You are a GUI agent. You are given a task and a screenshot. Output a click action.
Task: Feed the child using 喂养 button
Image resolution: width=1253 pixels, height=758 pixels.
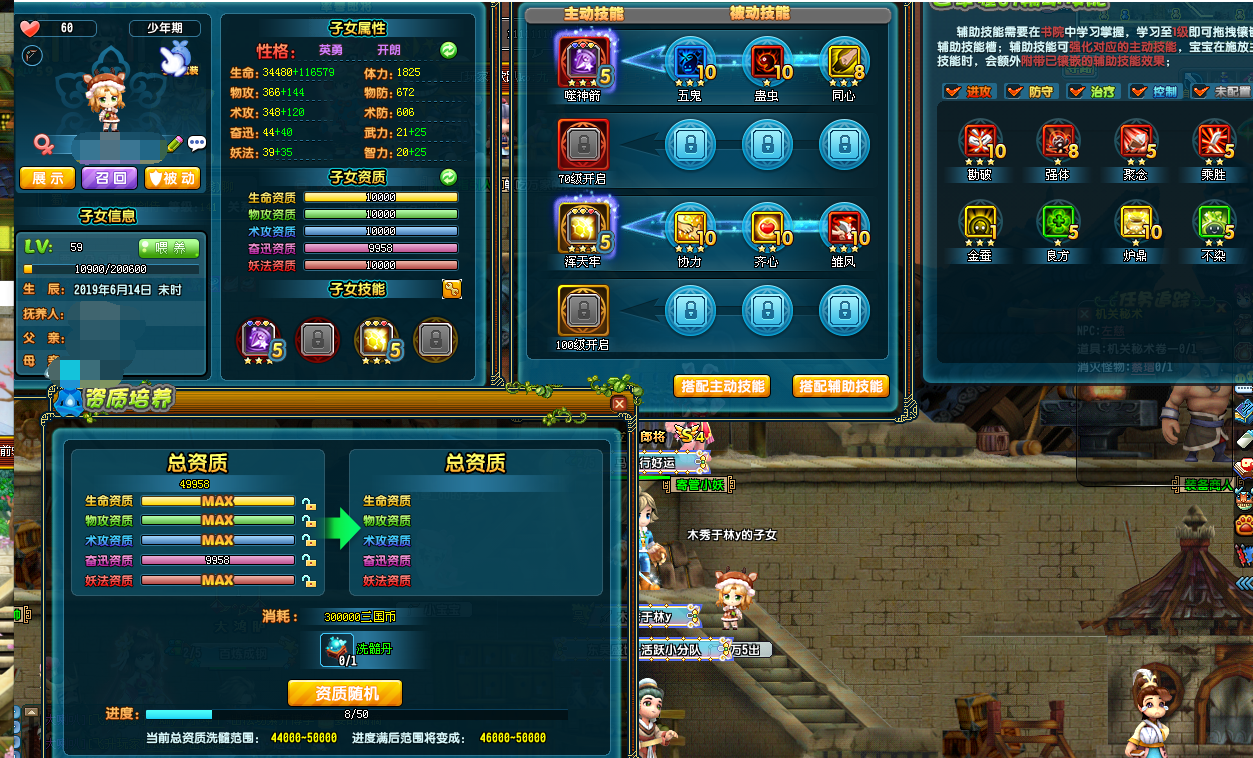click(x=168, y=248)
